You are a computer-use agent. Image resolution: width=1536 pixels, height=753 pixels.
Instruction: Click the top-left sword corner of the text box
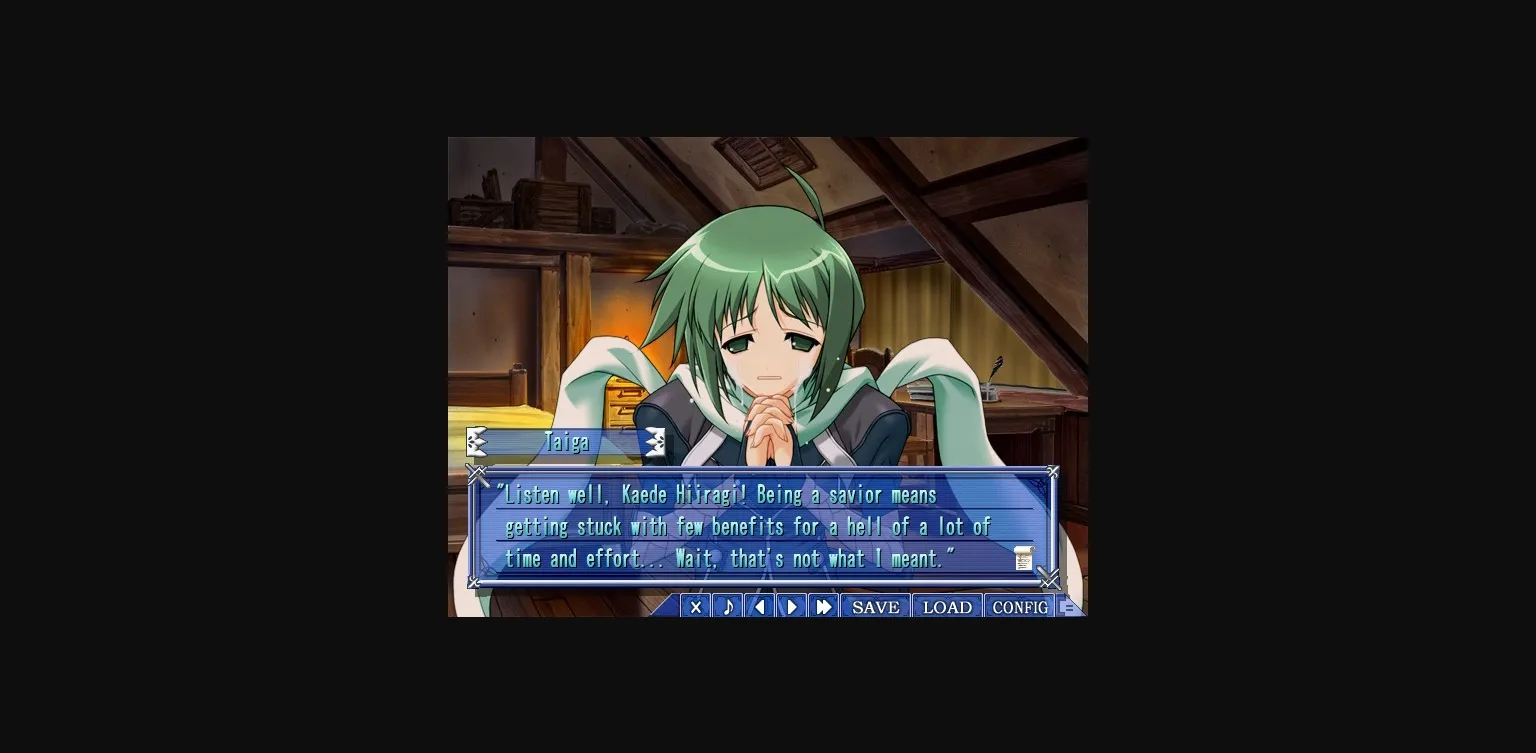pos(478,474)
